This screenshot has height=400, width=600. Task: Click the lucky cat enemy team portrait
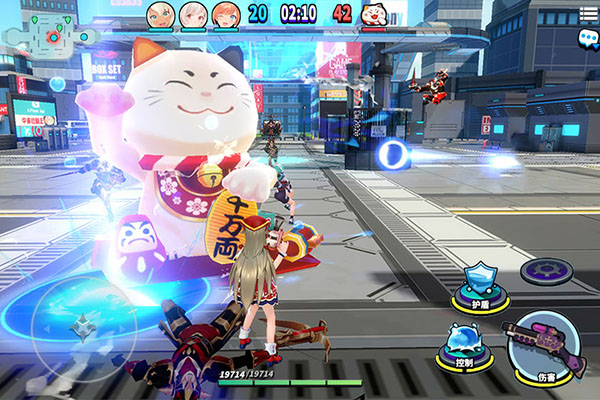pyautogui.click(x=373, y=14)
